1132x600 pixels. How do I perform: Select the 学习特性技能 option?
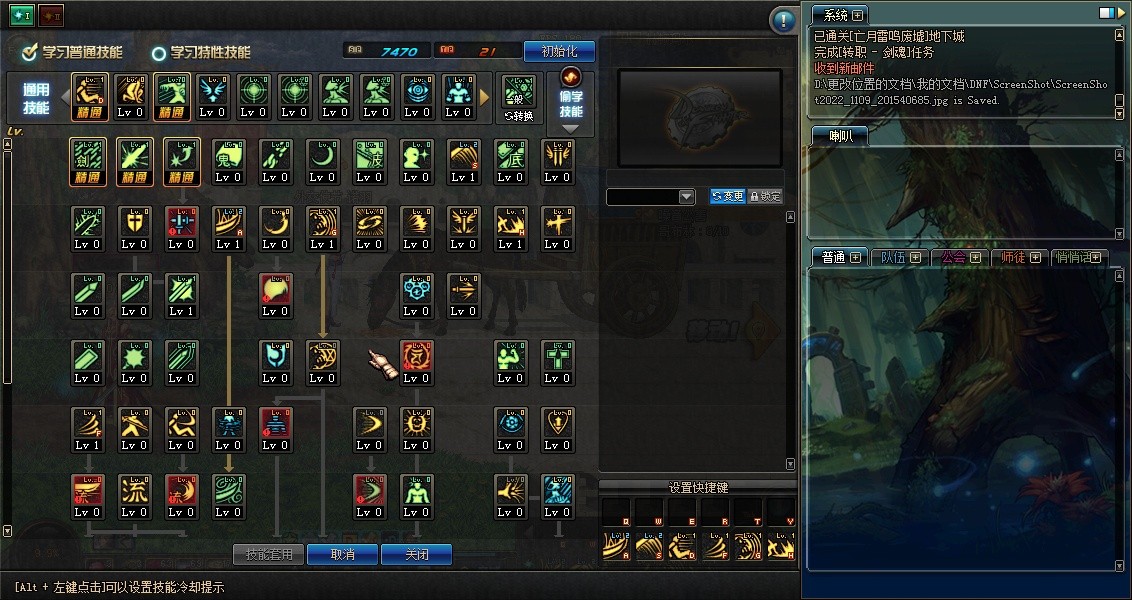pos(200,52)
